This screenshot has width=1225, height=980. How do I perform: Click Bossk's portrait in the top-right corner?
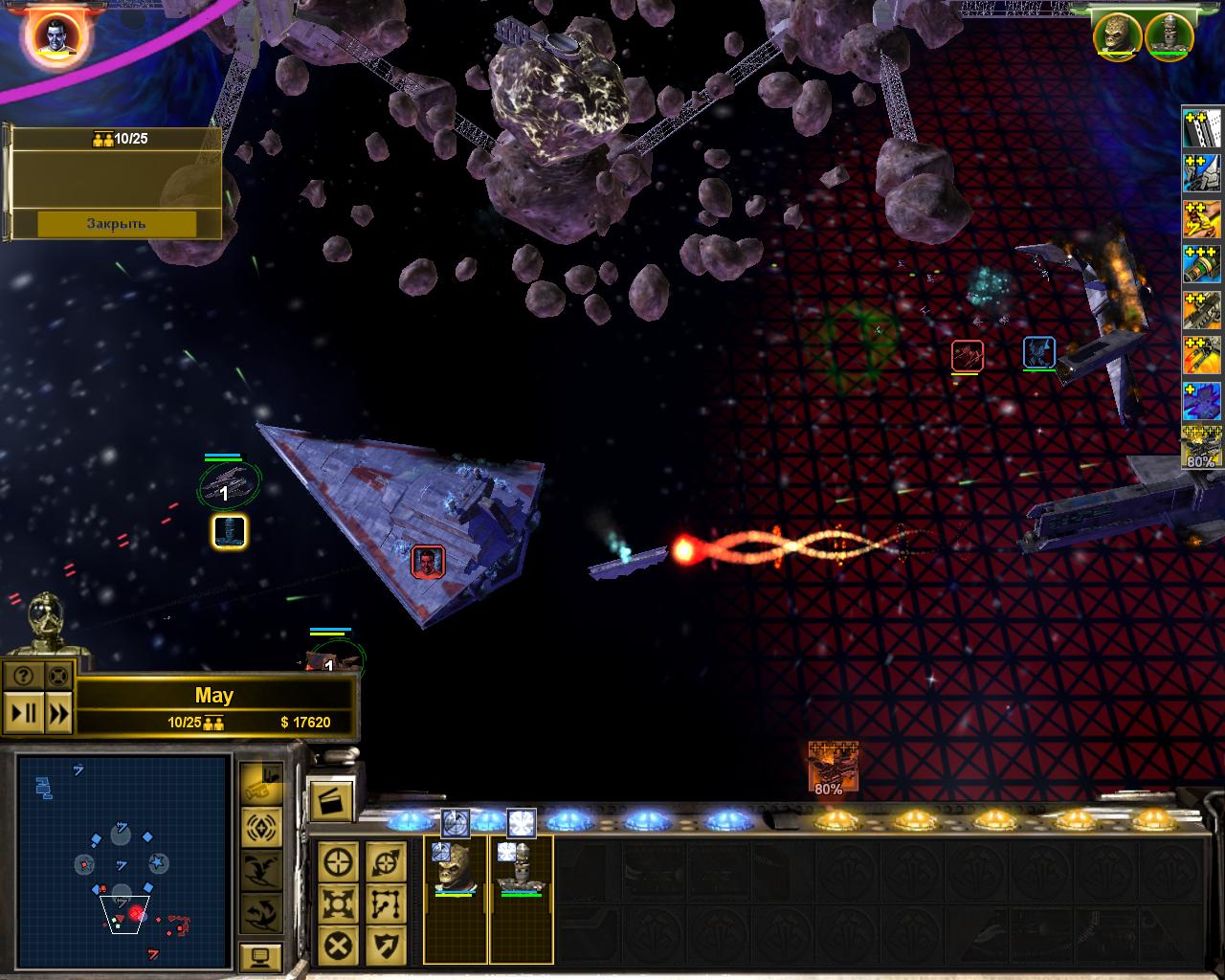1119,35
